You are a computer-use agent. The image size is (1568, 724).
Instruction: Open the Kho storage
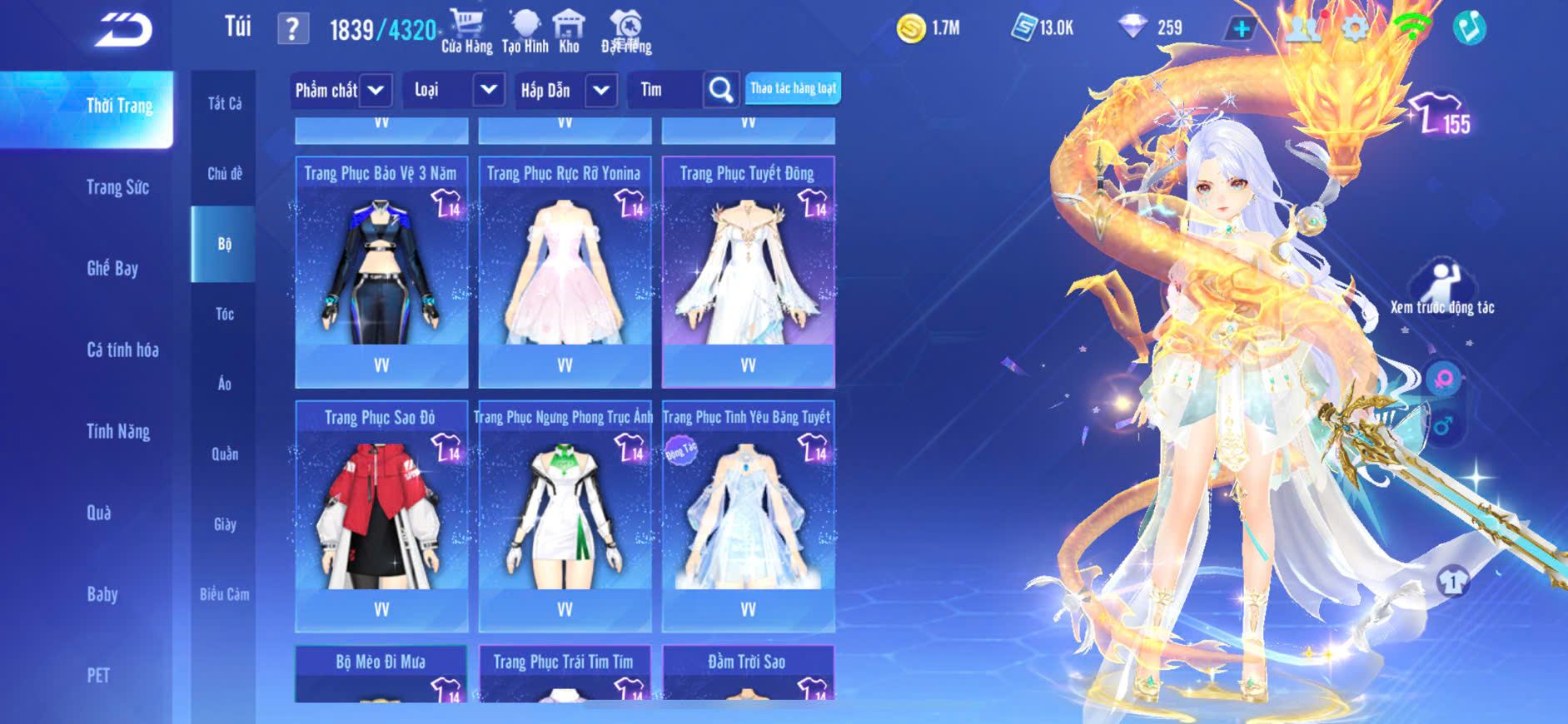tap(569, 31)
